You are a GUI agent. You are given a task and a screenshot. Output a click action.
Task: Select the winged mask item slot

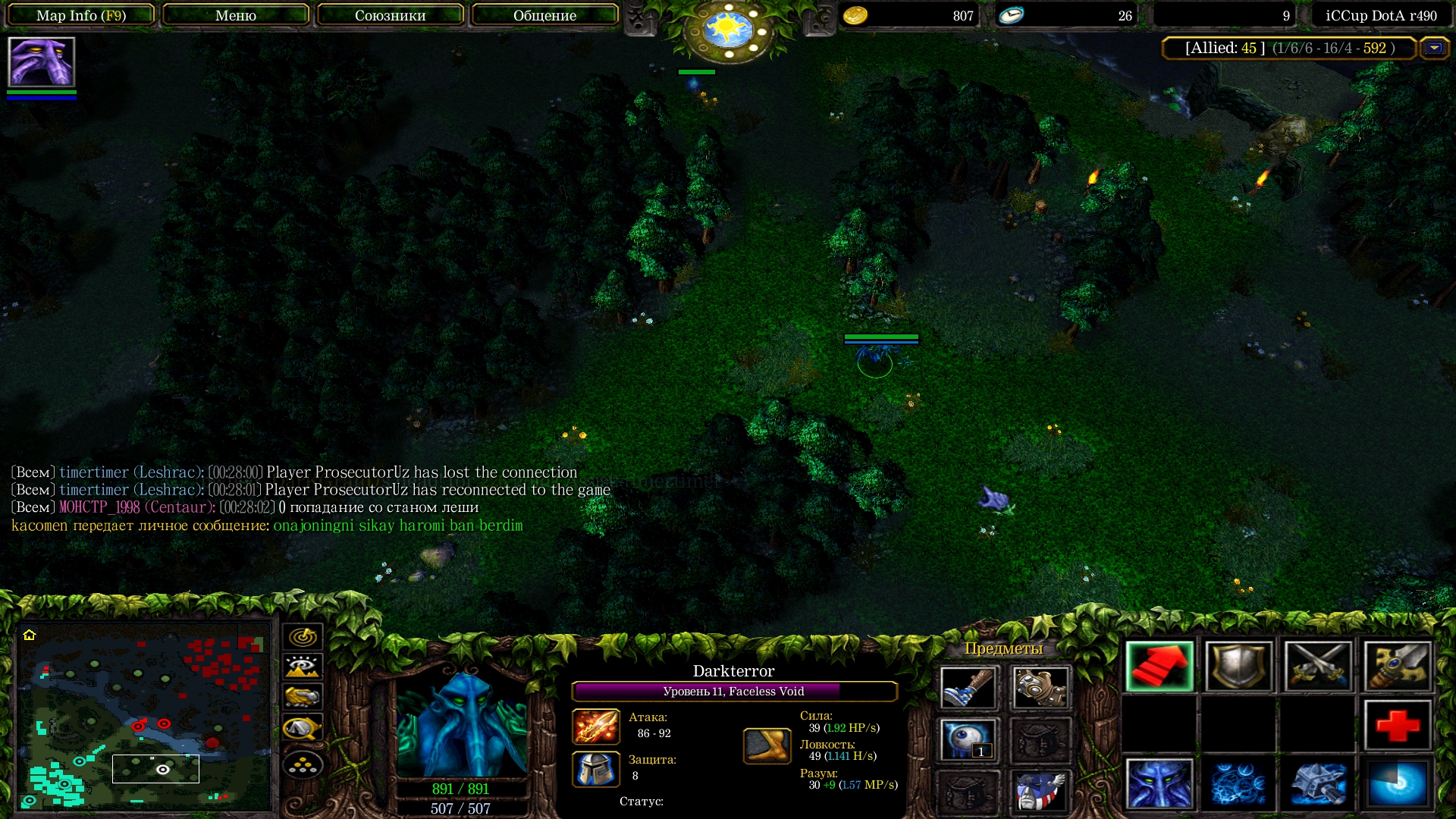pyautogui.click(x=1040, y=791)
